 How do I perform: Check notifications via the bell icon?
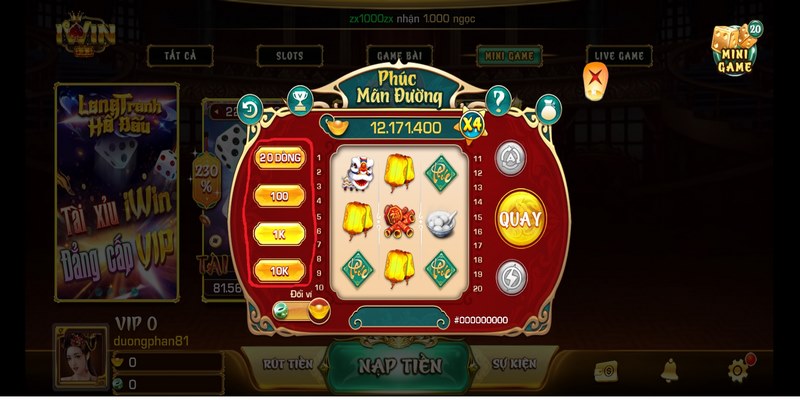click(x=669, y=371)
